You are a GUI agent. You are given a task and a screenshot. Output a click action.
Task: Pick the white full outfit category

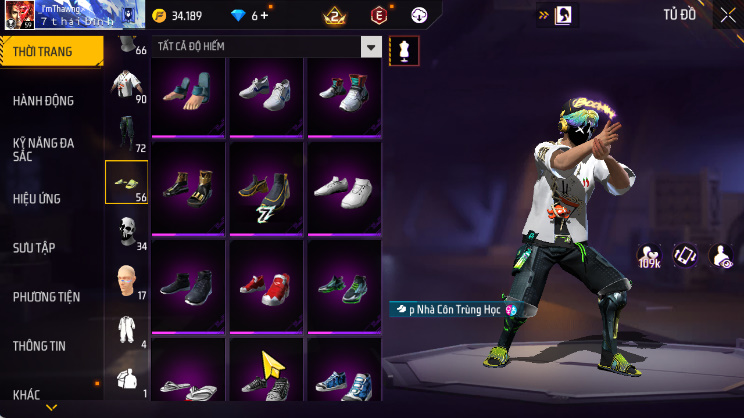coord(127,329)
